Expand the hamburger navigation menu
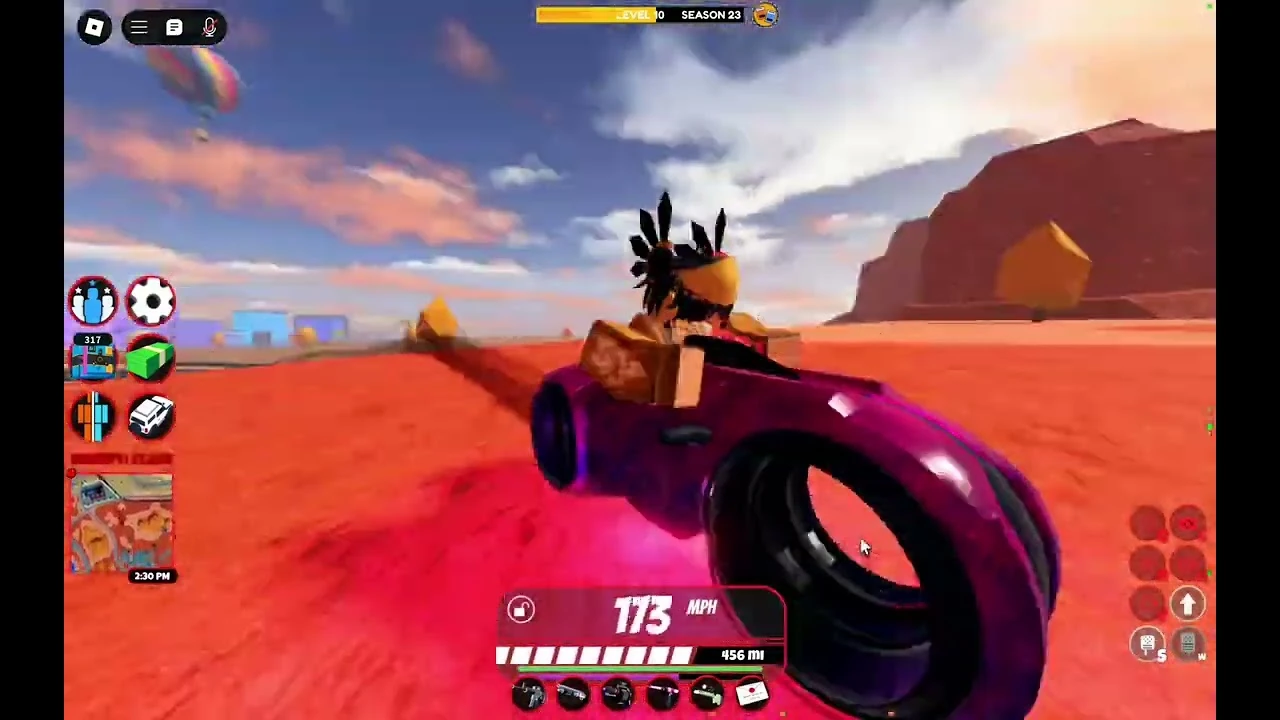Screen dimensions: 1280x720 pyautogui.click(x=139, y=27)
